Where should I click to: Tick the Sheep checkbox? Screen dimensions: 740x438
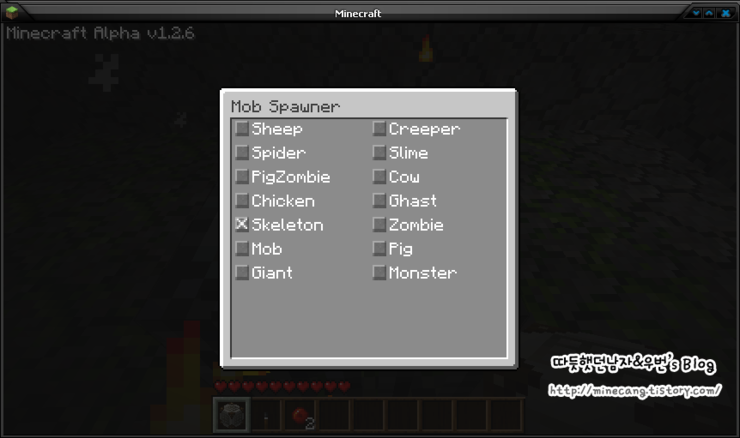(x=242, y=129)
